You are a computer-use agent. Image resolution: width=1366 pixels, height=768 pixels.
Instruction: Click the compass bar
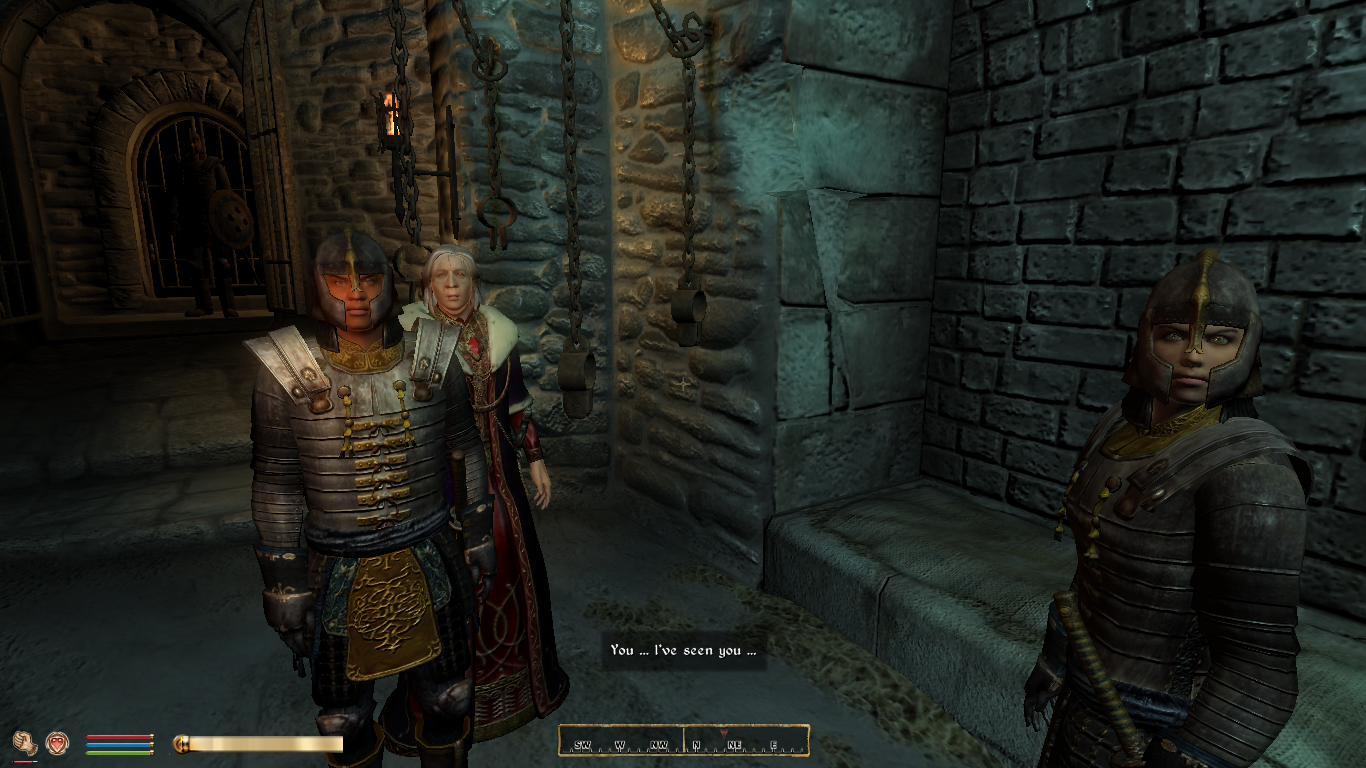(683, 741)
